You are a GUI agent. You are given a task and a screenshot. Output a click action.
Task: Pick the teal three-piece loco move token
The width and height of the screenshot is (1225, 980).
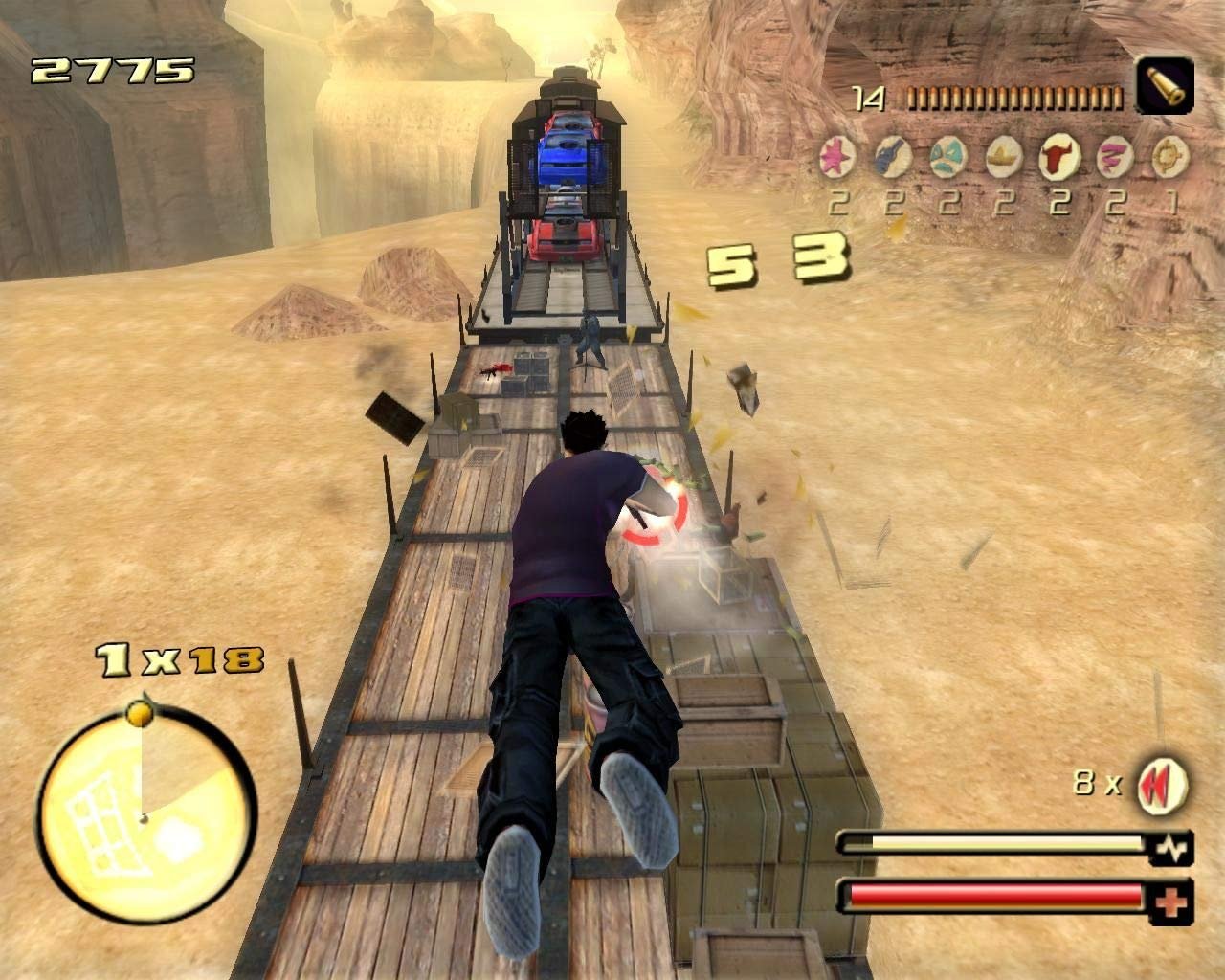pos(949,155)
